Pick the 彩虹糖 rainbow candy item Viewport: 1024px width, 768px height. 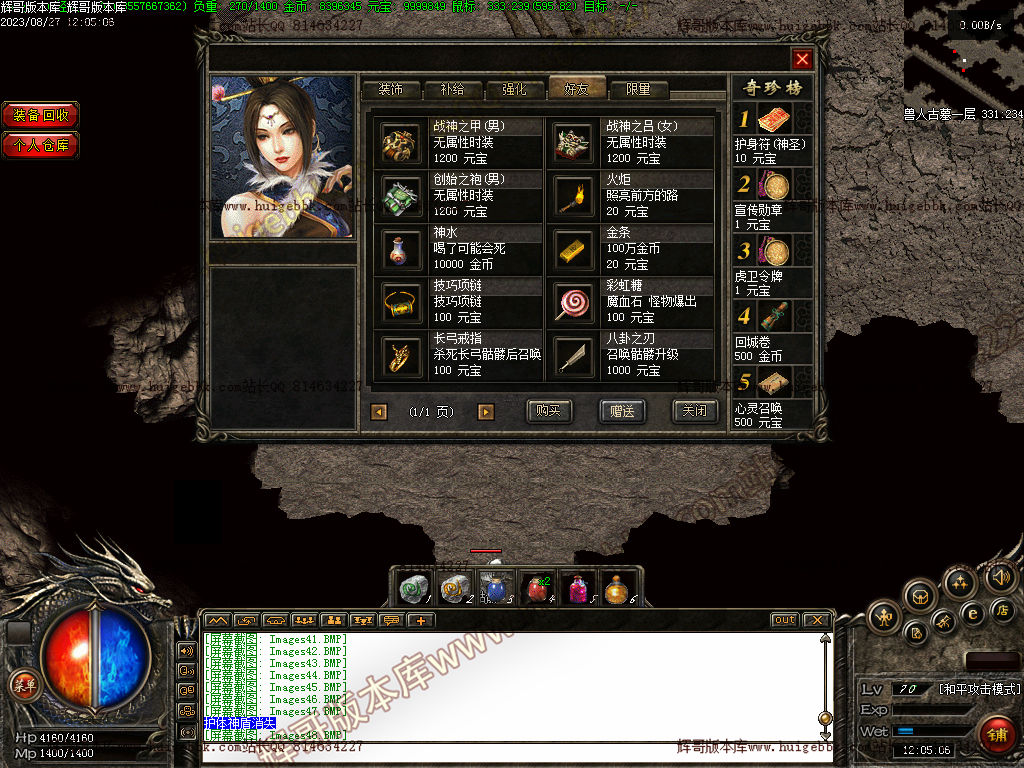coord(575,302)
